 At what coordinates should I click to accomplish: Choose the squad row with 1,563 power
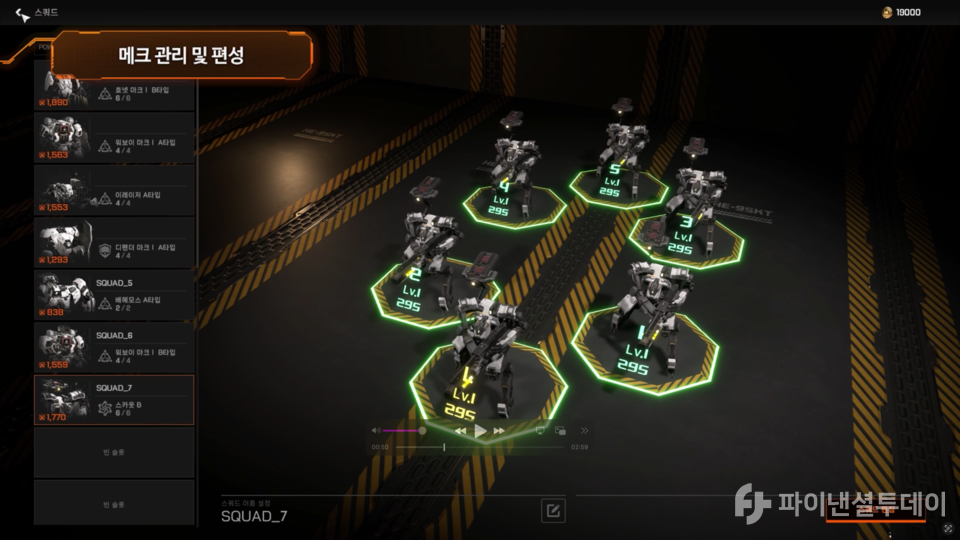tap(114, 137)
